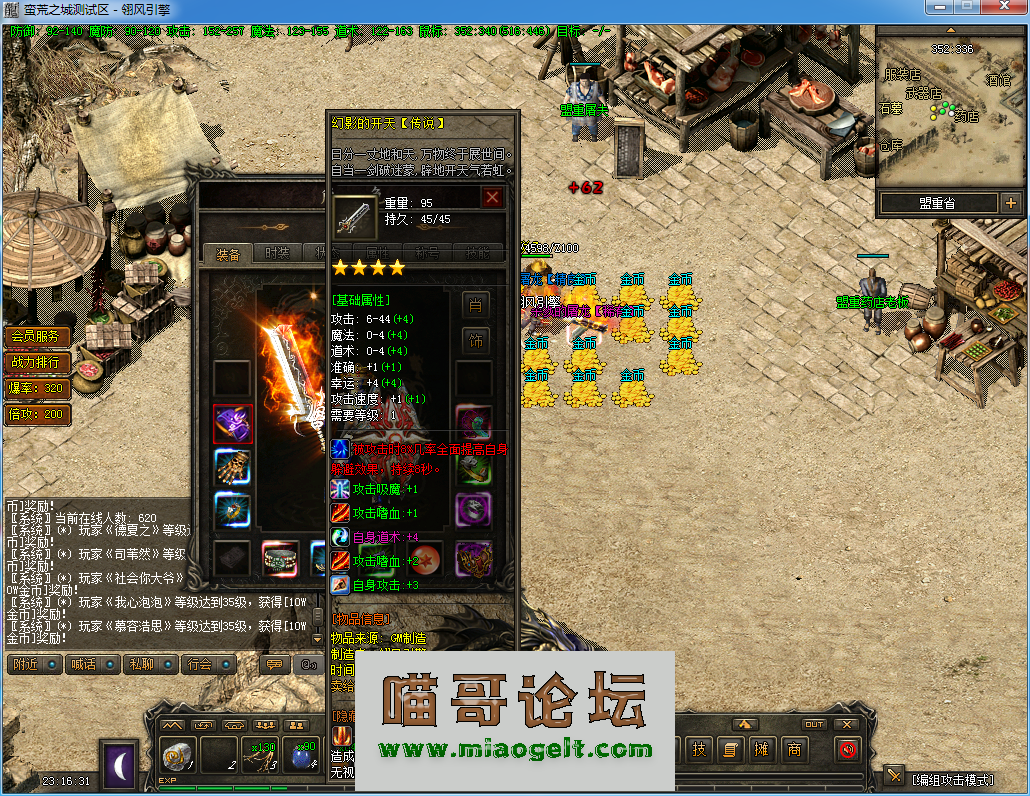Close the character equipment panel
The image size is (1030, 796).
(x=492, y=197)
